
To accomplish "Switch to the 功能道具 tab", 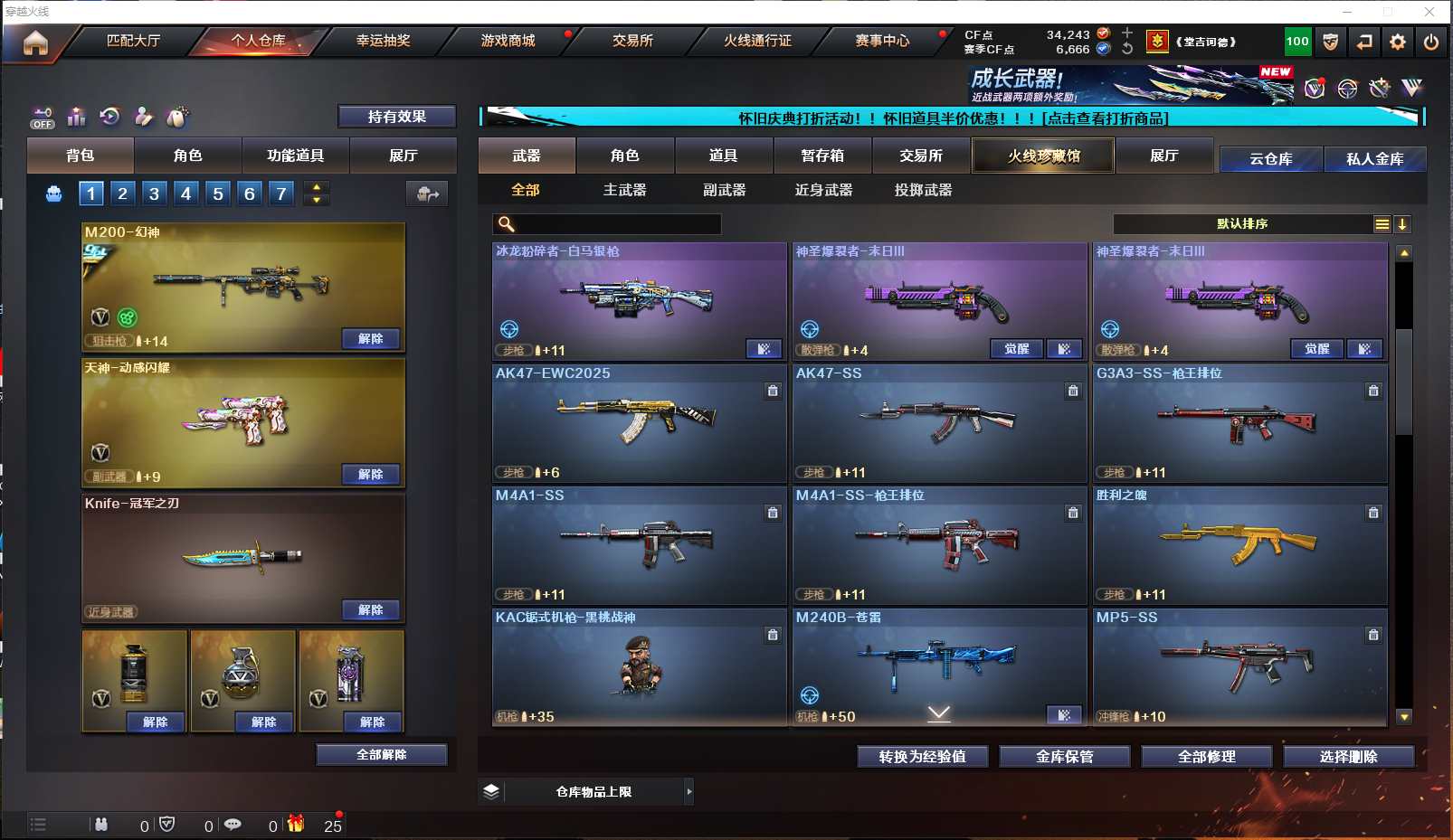I will pyautogui.click(x=295, y=156).
